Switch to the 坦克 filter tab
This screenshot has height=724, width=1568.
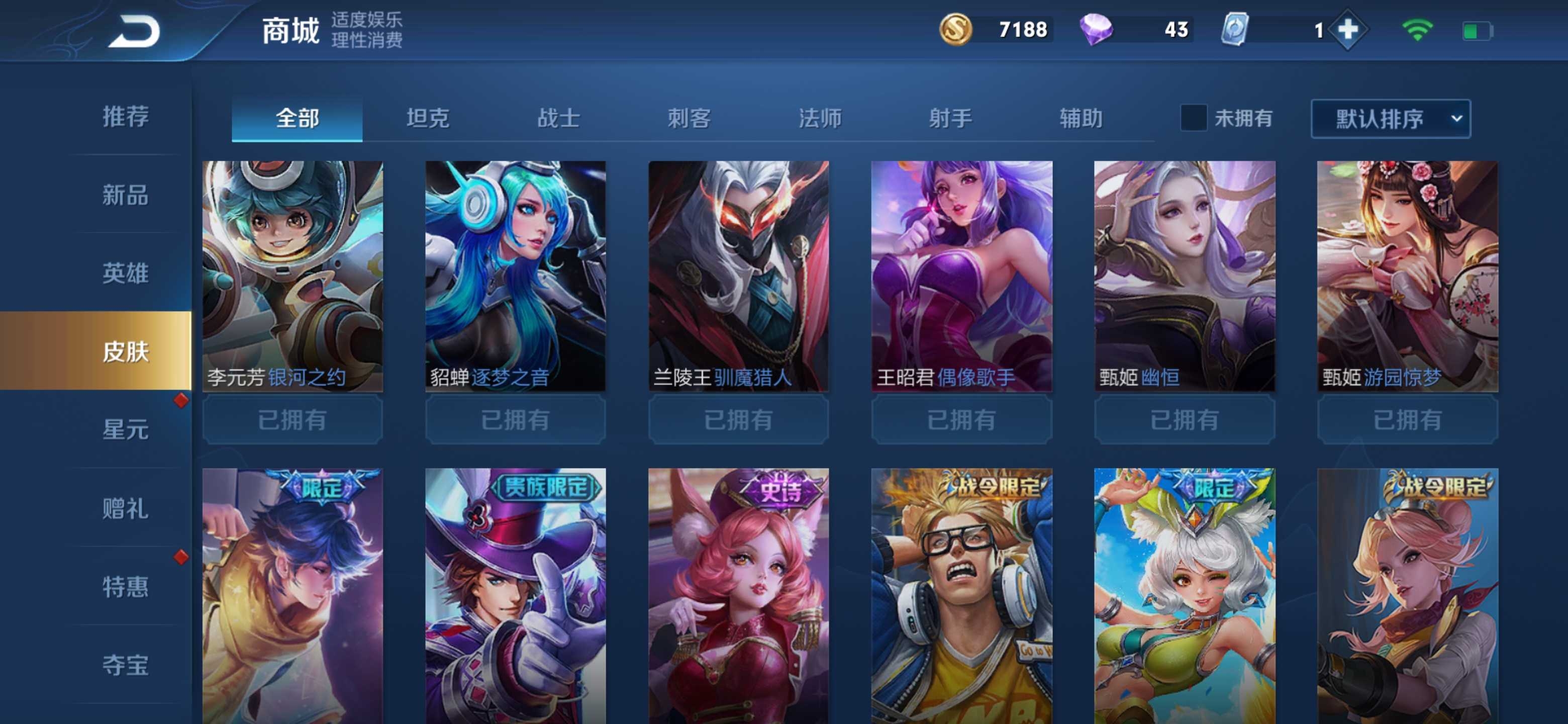428,118
